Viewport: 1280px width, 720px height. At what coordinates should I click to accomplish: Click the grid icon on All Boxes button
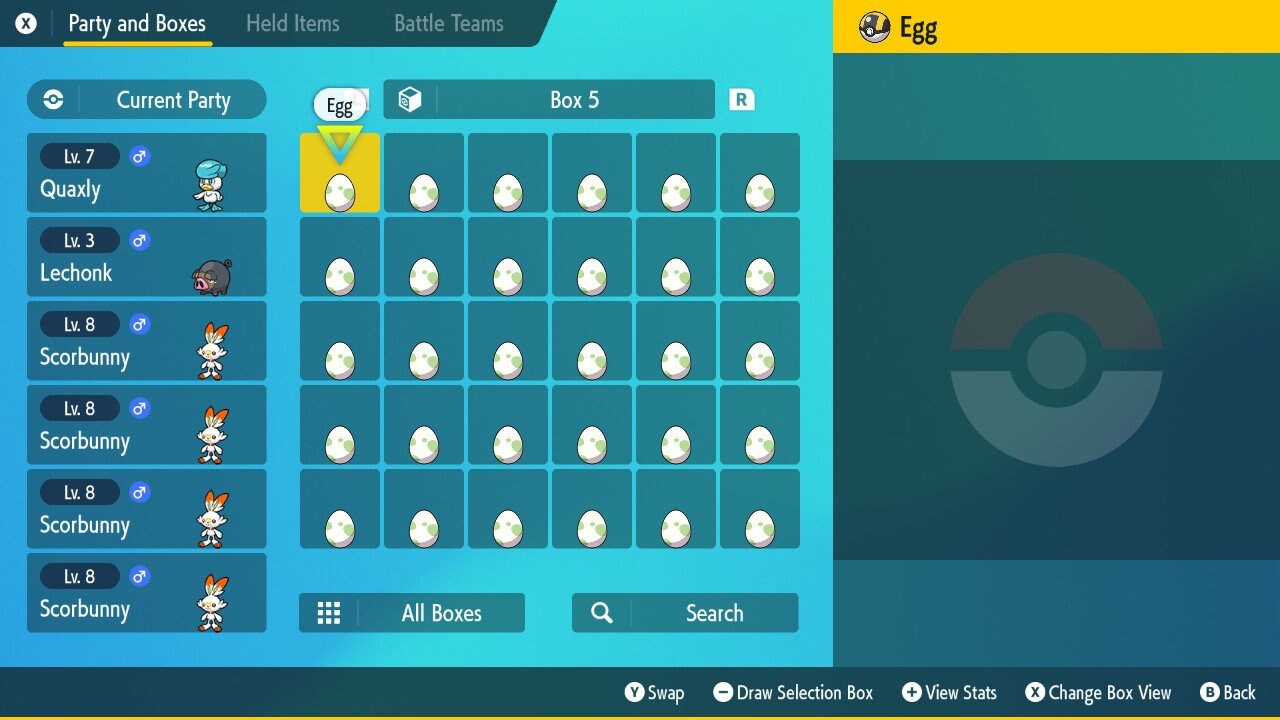329,612
